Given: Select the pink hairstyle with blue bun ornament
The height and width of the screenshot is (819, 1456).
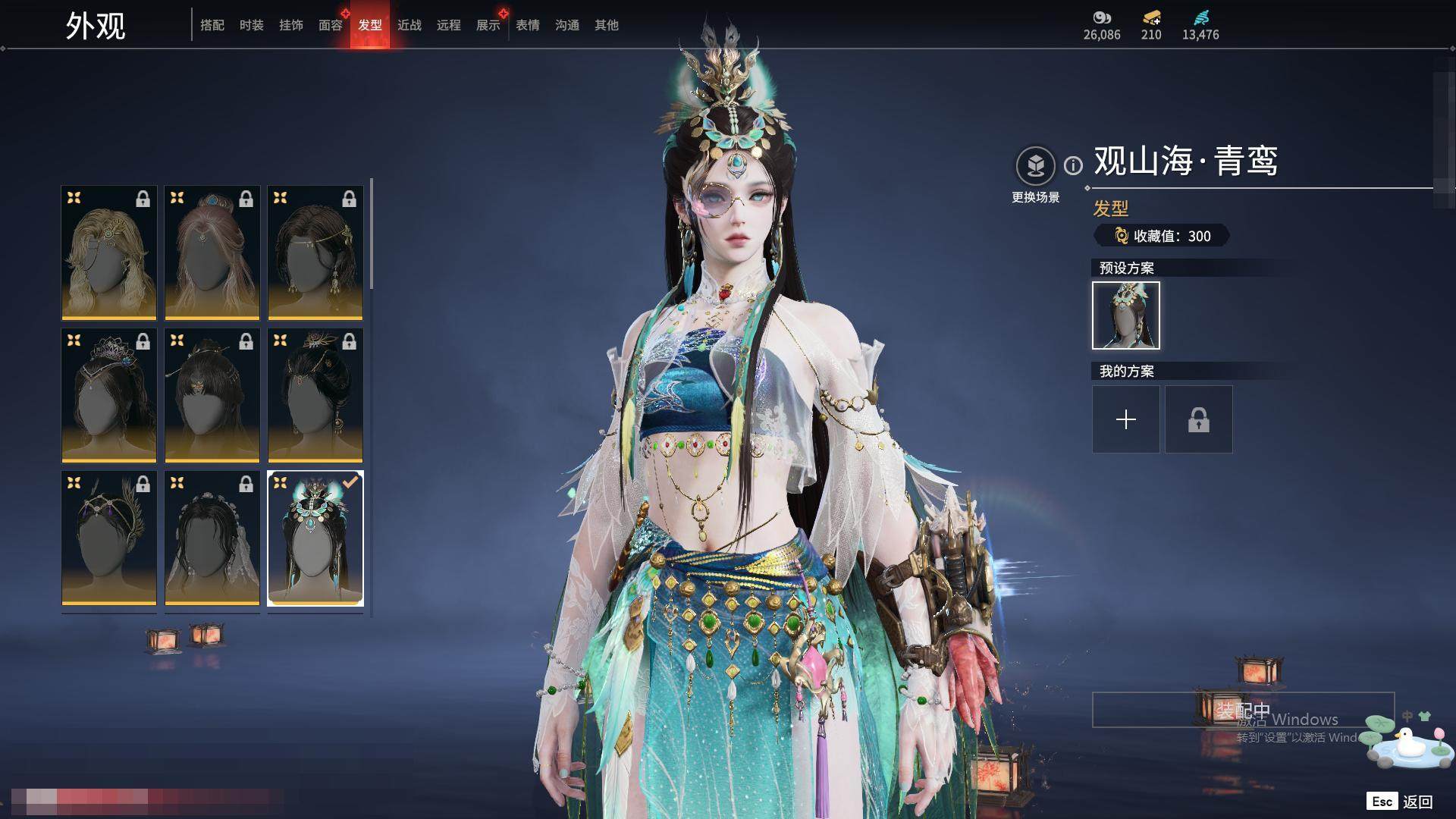Looking at the screenshot, I should point(212,253).
